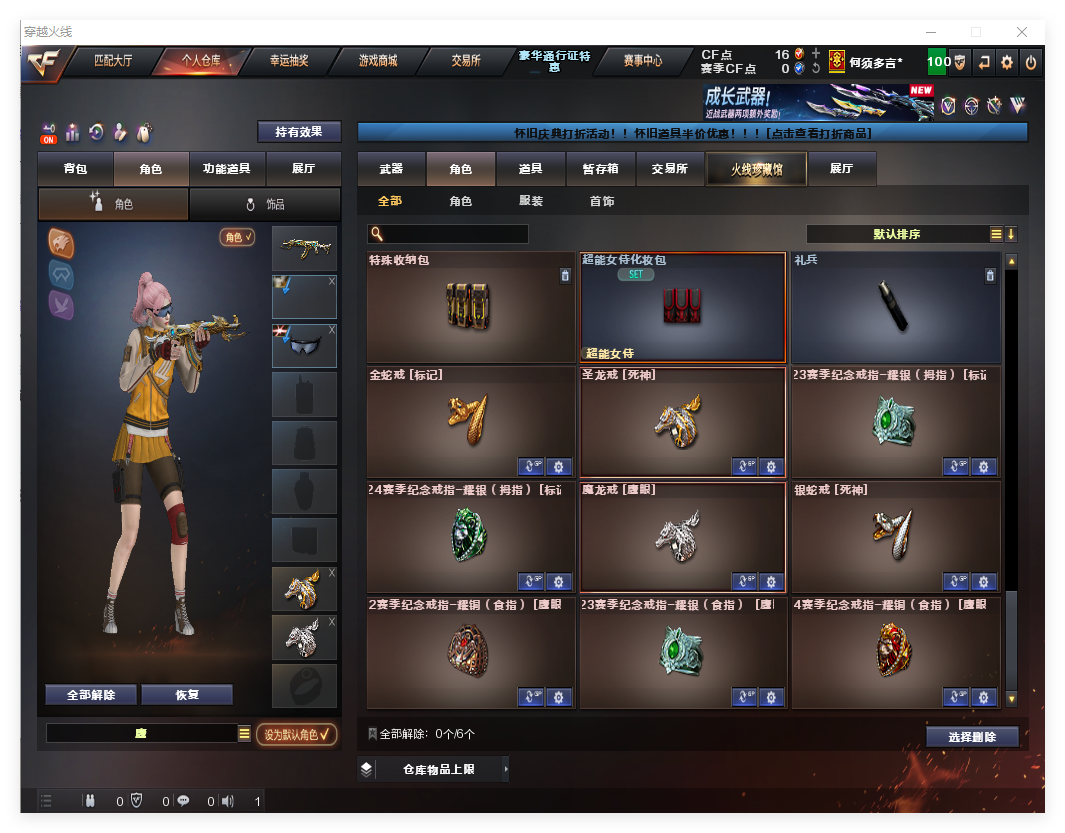The width and height of the screenshot is (1065, 833).
Task: Open the 匹配大厅 lobby menu
Action: [112, 61]
